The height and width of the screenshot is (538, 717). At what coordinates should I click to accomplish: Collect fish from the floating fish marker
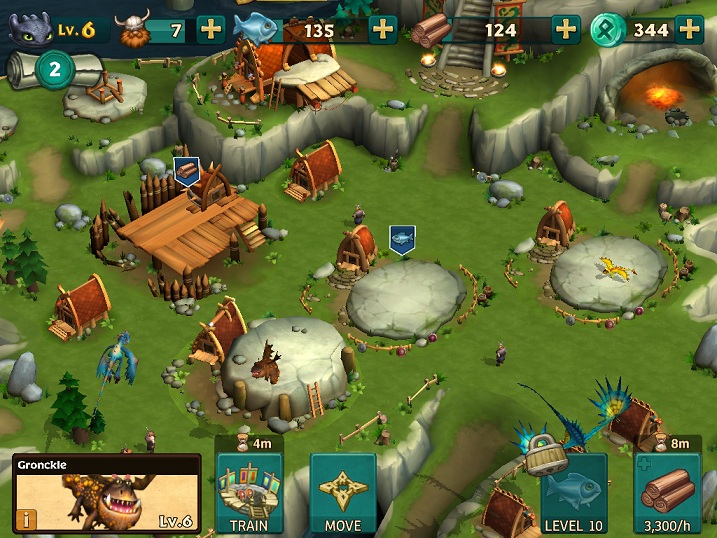[402, 239]
